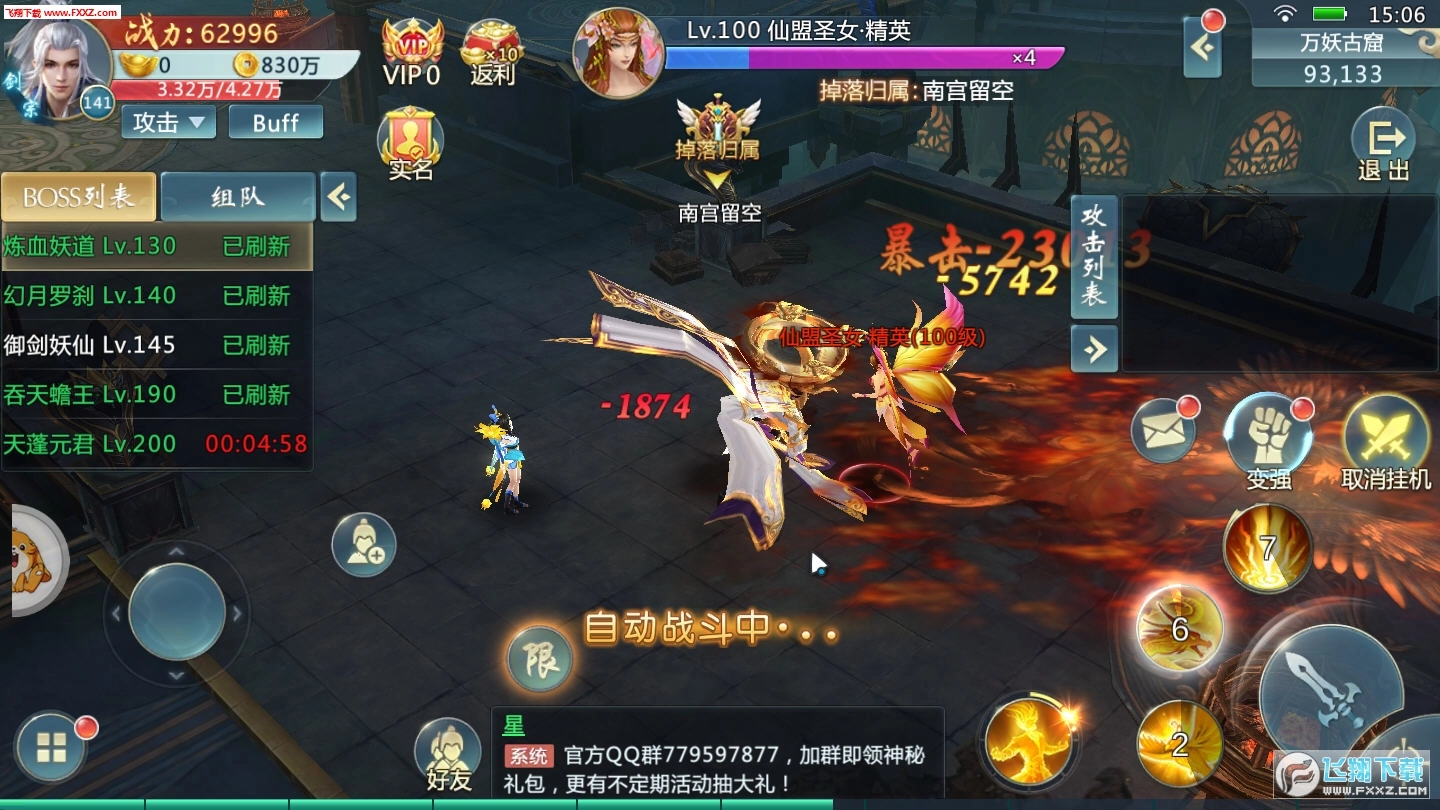1440x810 pixels.
Task: Collapse the BOSS list panel chevron
Action: [x=338, y=197]
